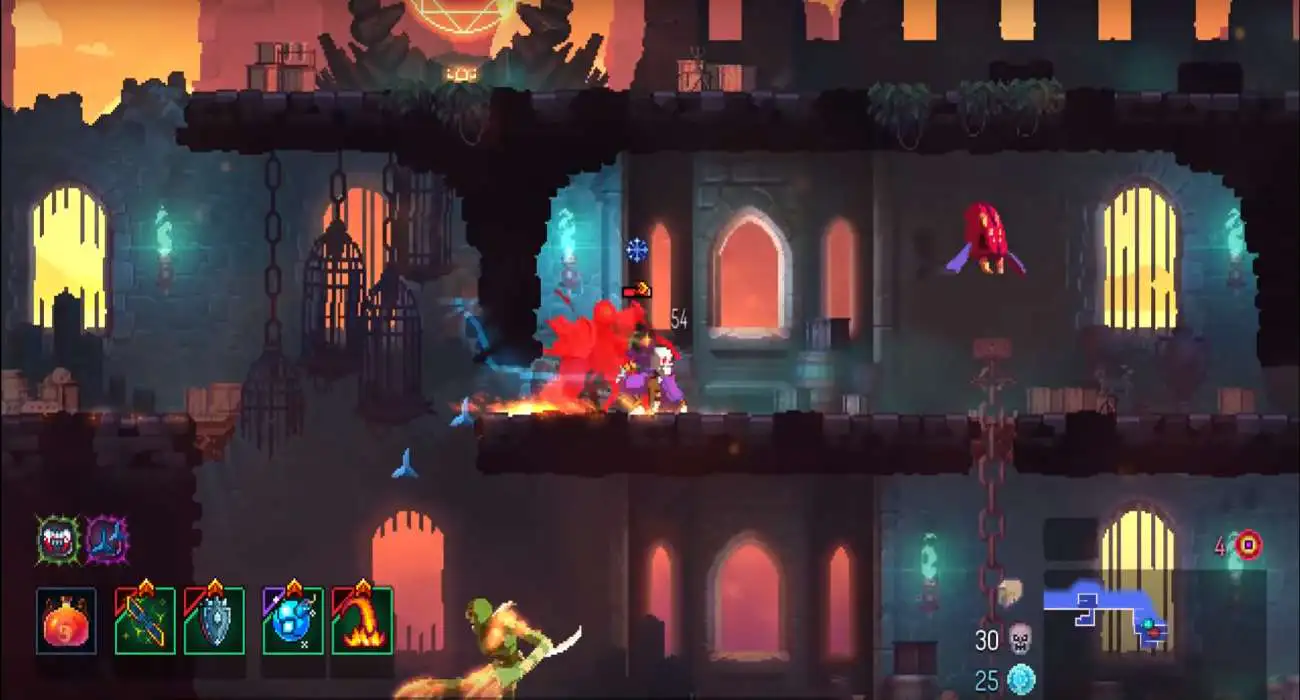Select the spiked shield slot

[214, 621]
